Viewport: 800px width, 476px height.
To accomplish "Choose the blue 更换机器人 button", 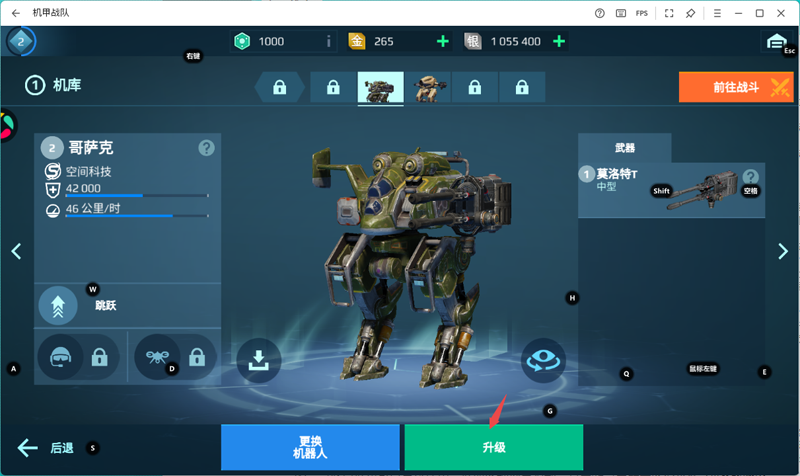I will point(310,447).
